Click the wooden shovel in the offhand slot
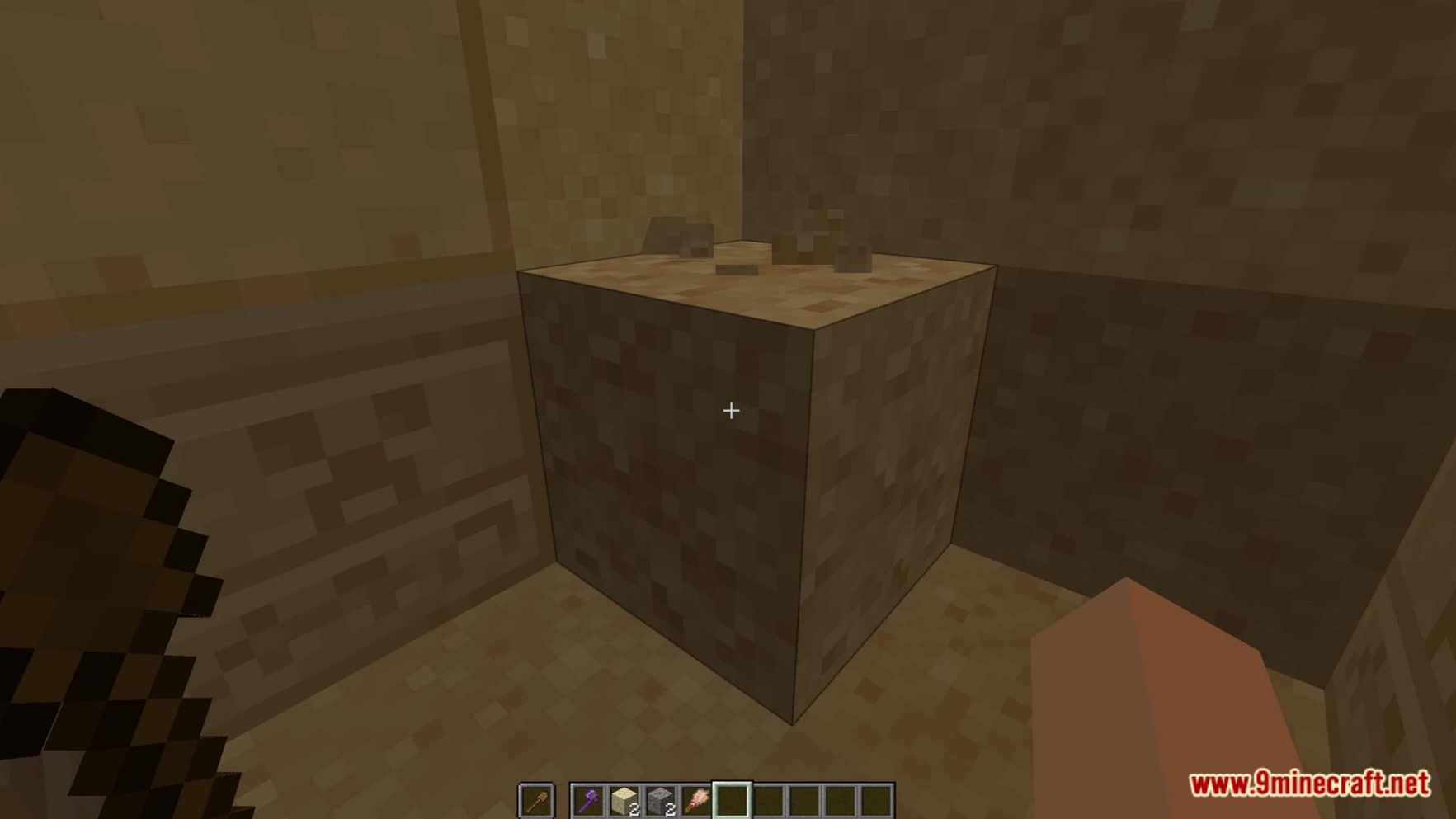1456x819 pixels. coord(537,798)
